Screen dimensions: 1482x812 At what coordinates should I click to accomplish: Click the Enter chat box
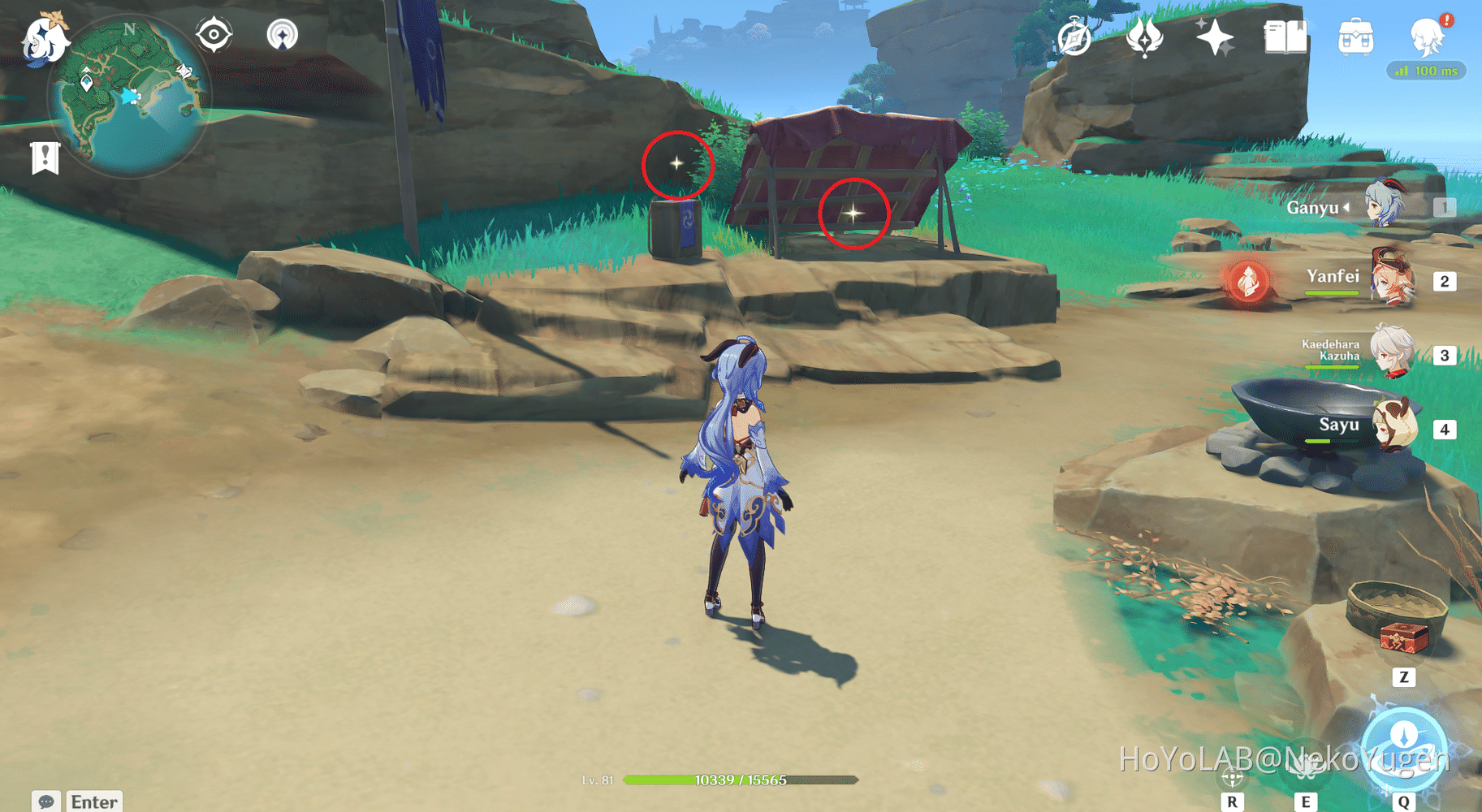tap(91, 800)
